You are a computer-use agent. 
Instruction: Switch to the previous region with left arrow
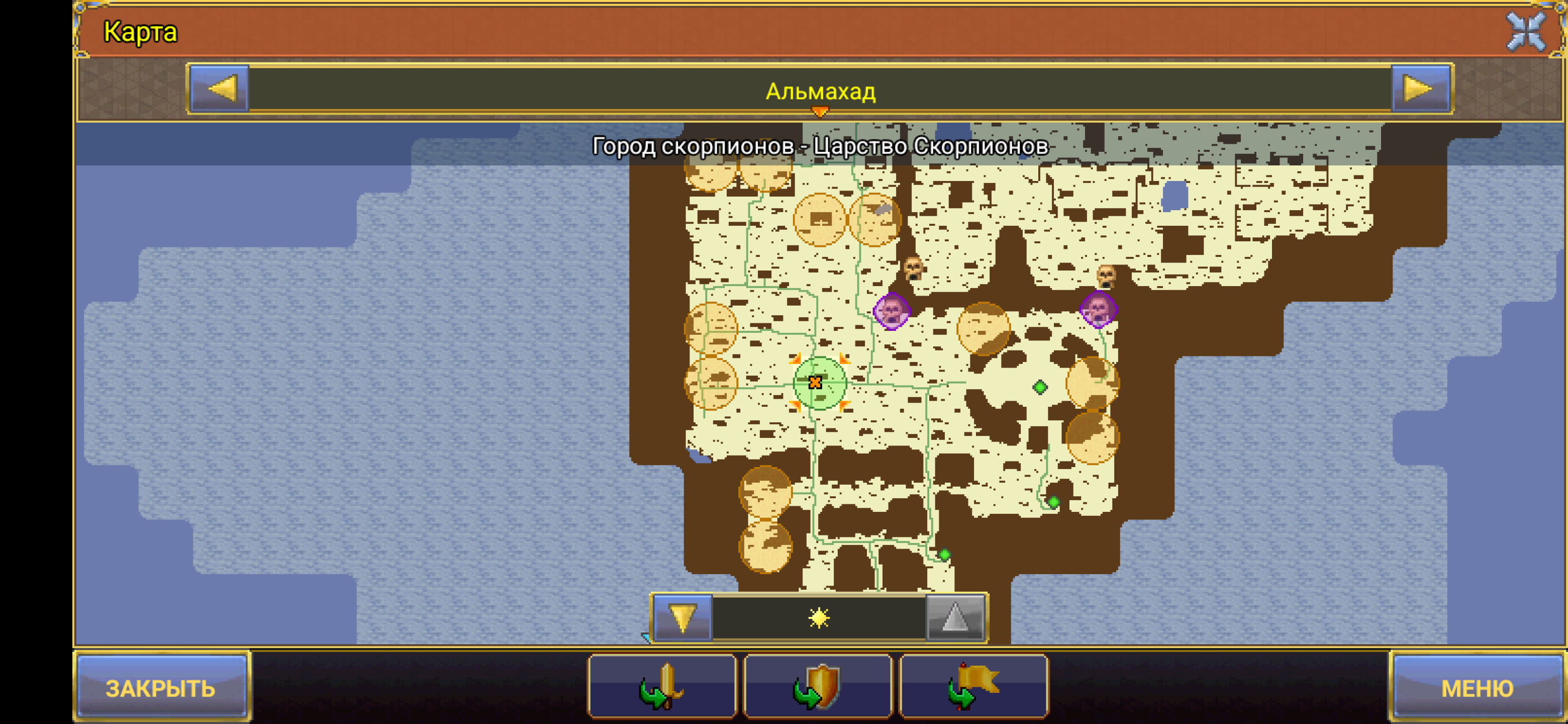220,89
